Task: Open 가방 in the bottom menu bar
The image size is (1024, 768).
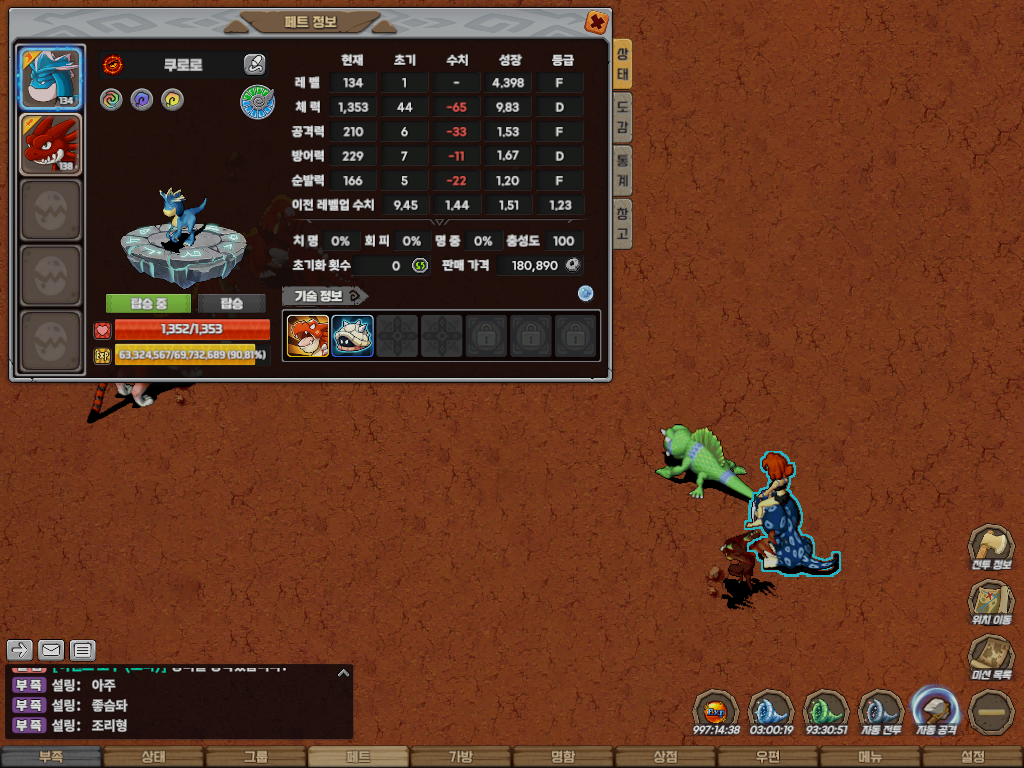Action: (461, 757)
